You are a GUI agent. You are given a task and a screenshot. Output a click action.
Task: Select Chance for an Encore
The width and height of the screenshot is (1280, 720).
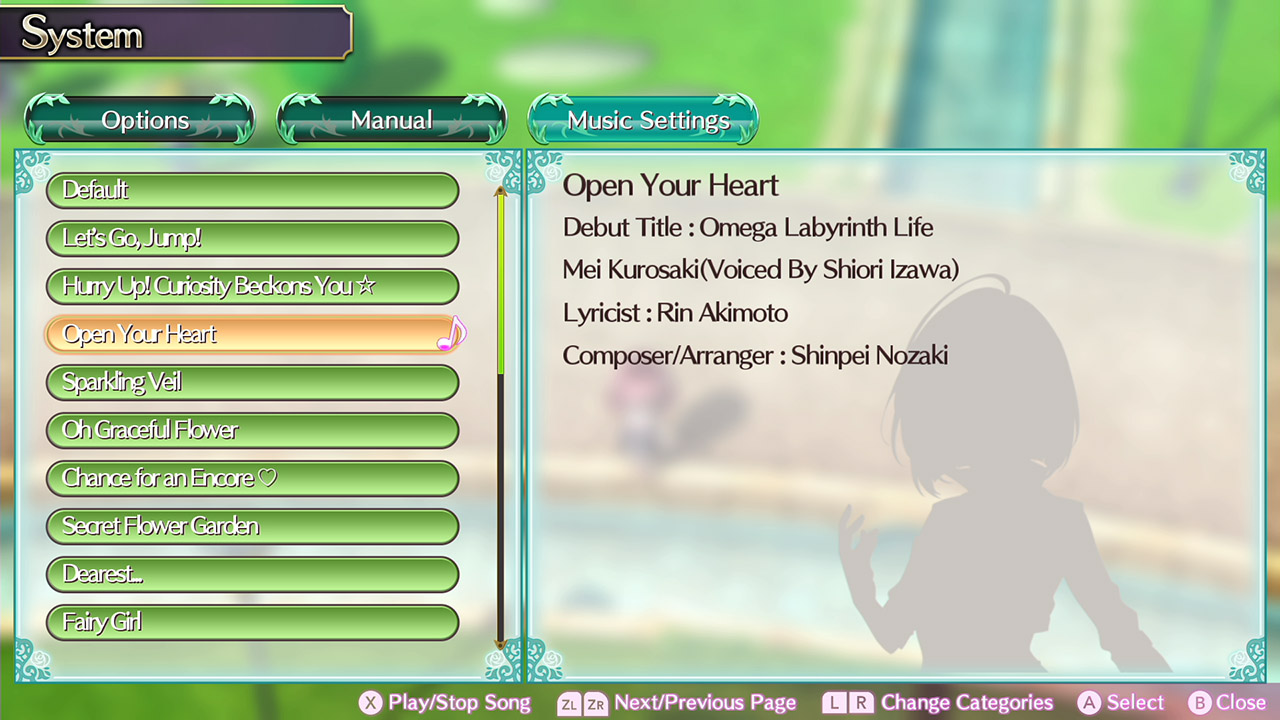pyautogui.click(x=252, y=478)
